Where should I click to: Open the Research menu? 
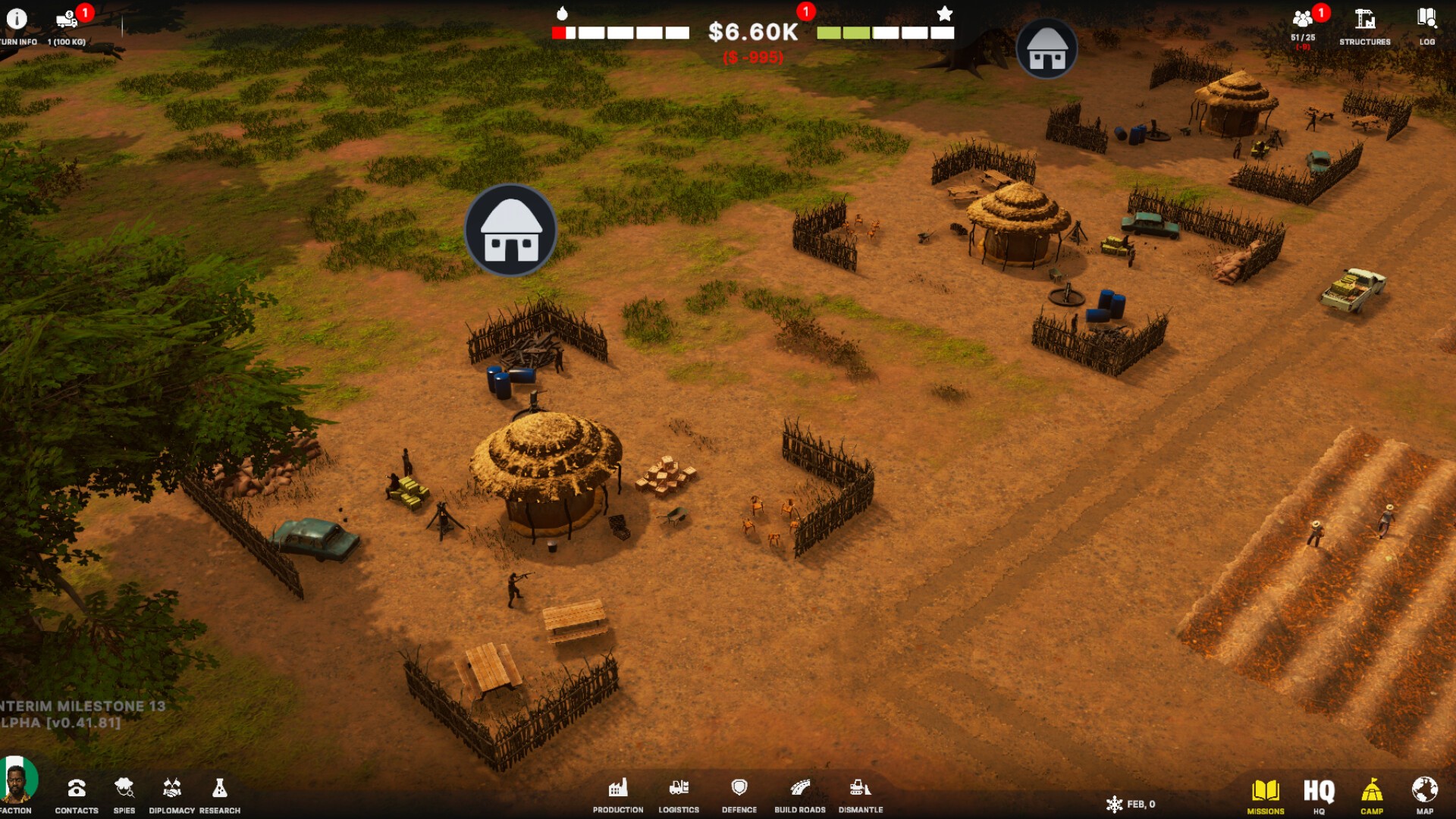(220, 789)
